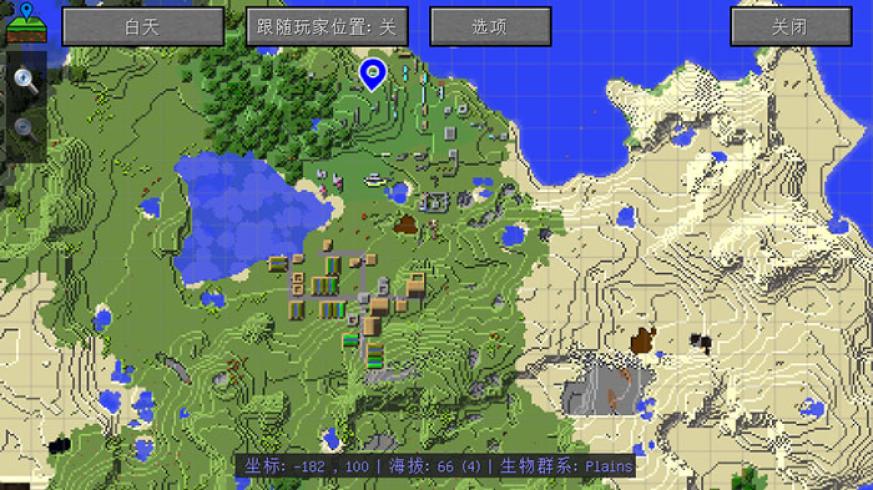Toggle the 跟随玩家位置 follow-player button
Image resolution: width=873 pixels, height=490 pixels.
pyautogui.click(x=327, y=27)
